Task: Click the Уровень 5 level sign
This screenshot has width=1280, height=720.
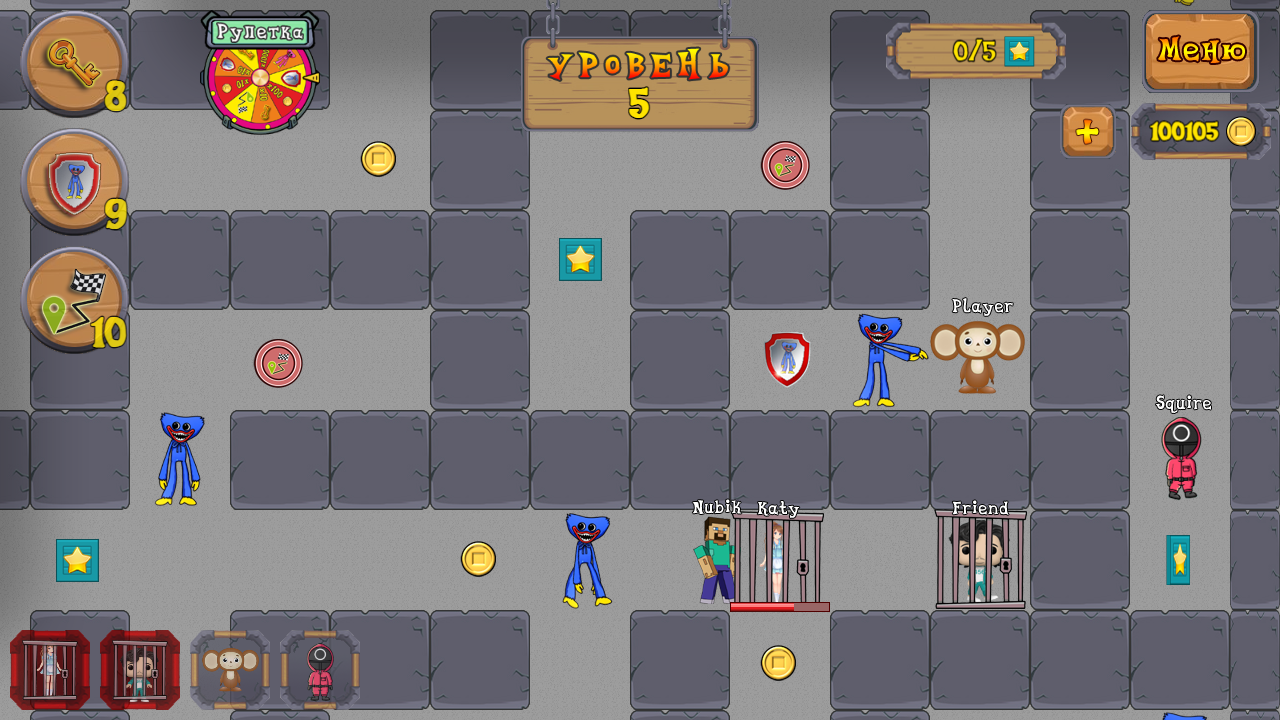Action: point(638,83)
